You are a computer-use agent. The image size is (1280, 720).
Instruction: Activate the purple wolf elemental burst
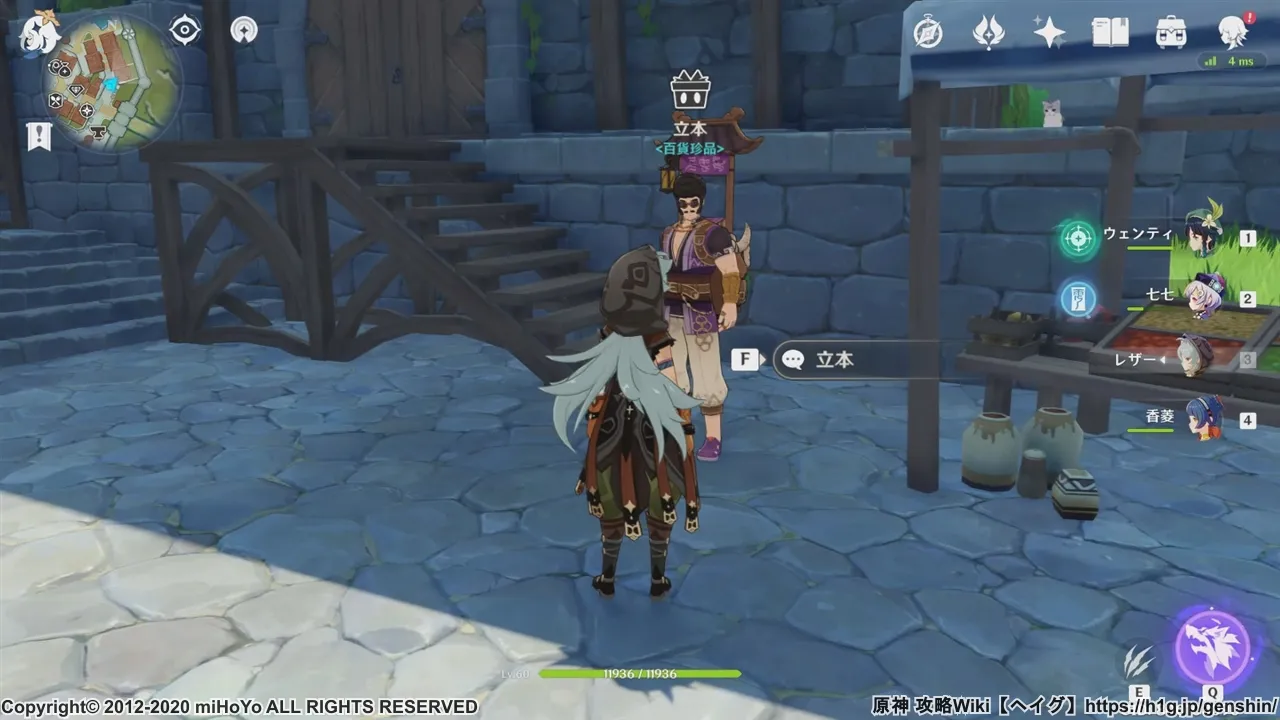pyautogui.click(x=1212, y=645)
